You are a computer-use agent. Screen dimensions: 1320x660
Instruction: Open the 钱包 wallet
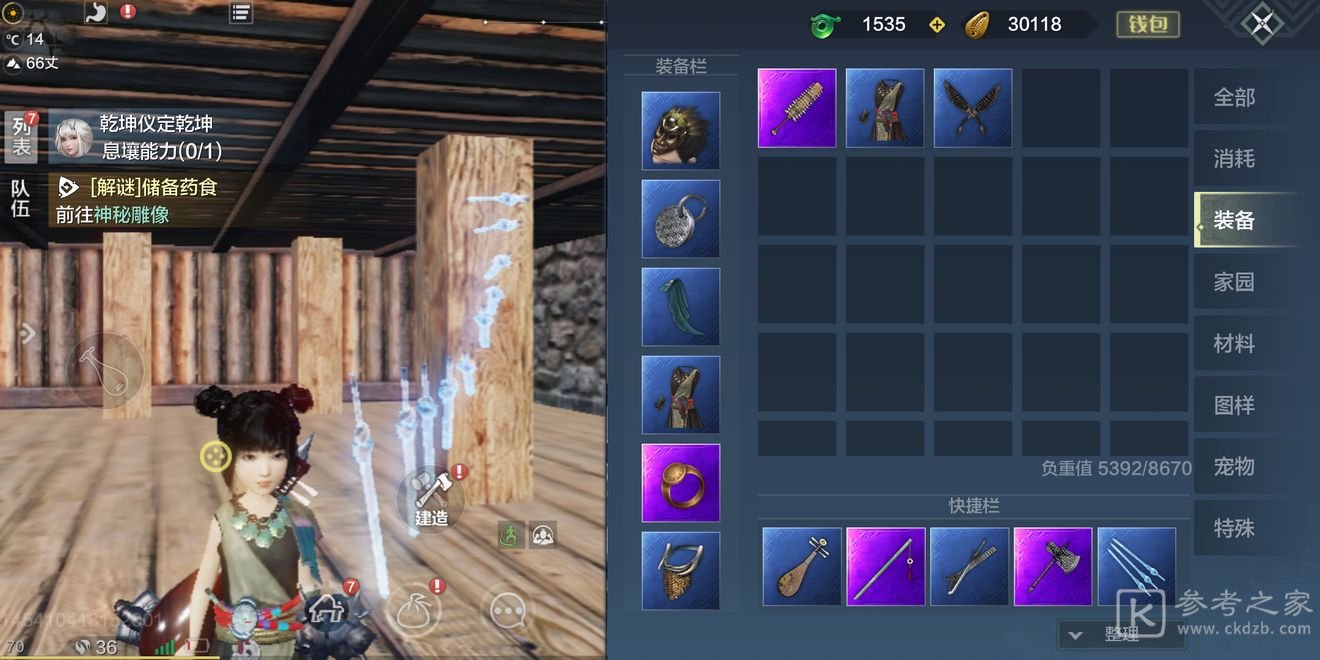click(1148, 24)
